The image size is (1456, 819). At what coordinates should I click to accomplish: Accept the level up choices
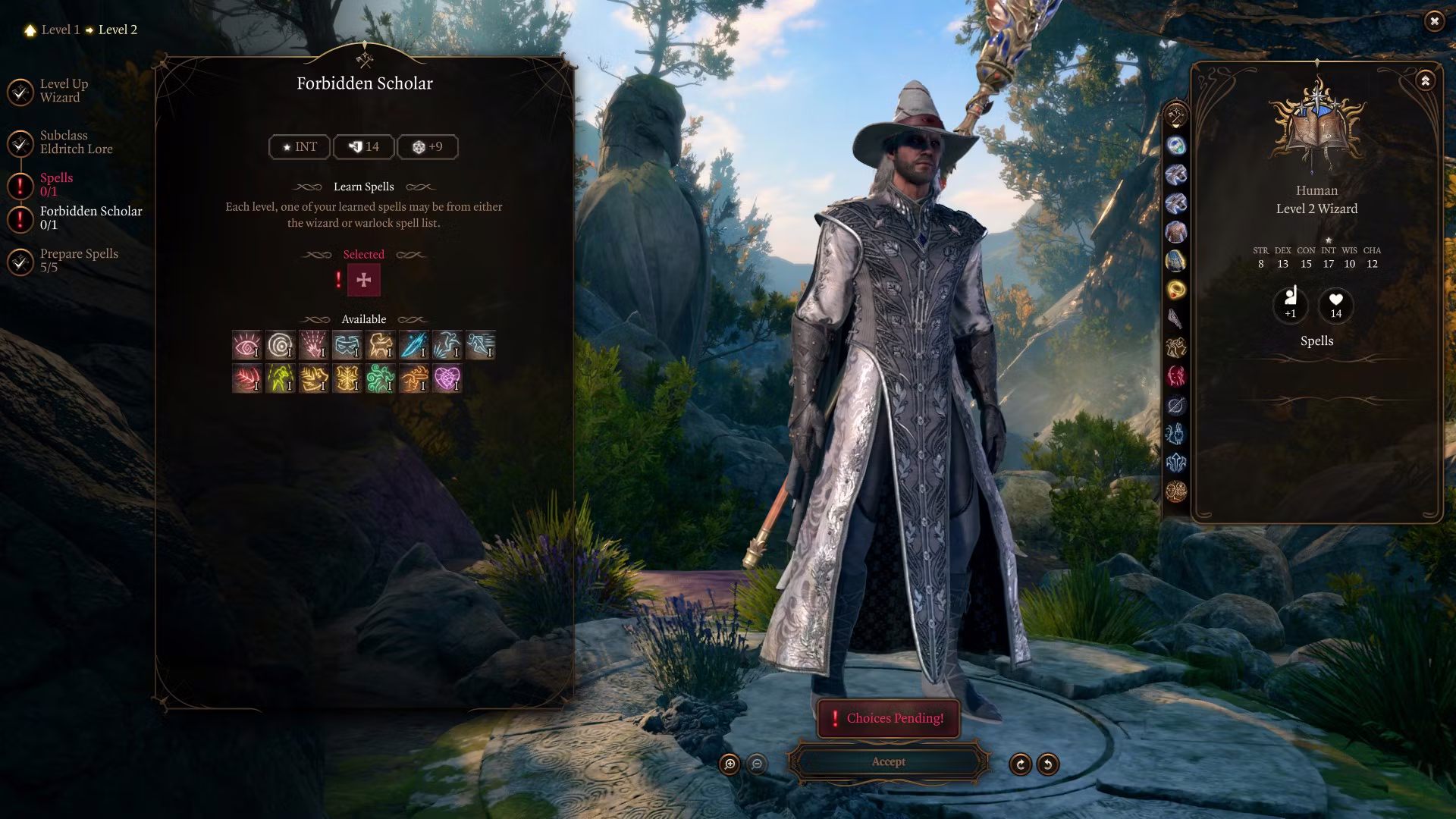coord(888,762)
